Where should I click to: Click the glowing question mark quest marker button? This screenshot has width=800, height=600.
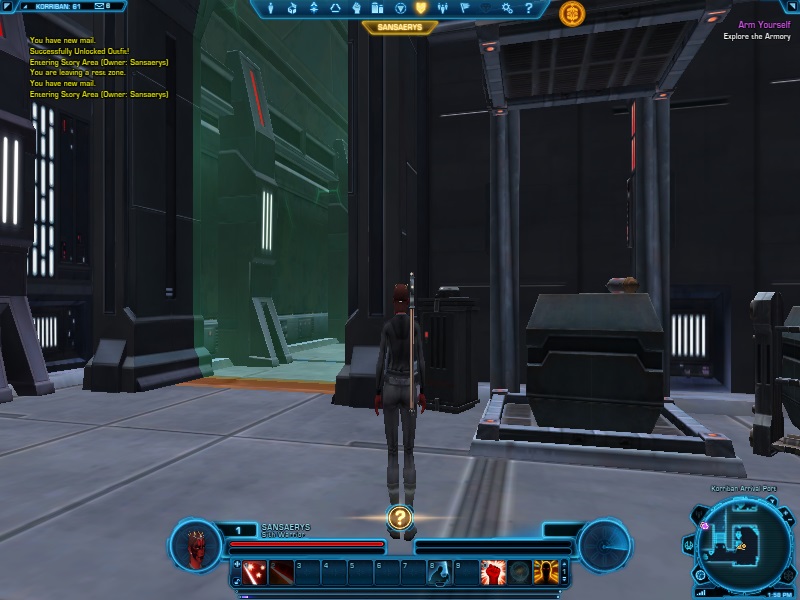399,517
